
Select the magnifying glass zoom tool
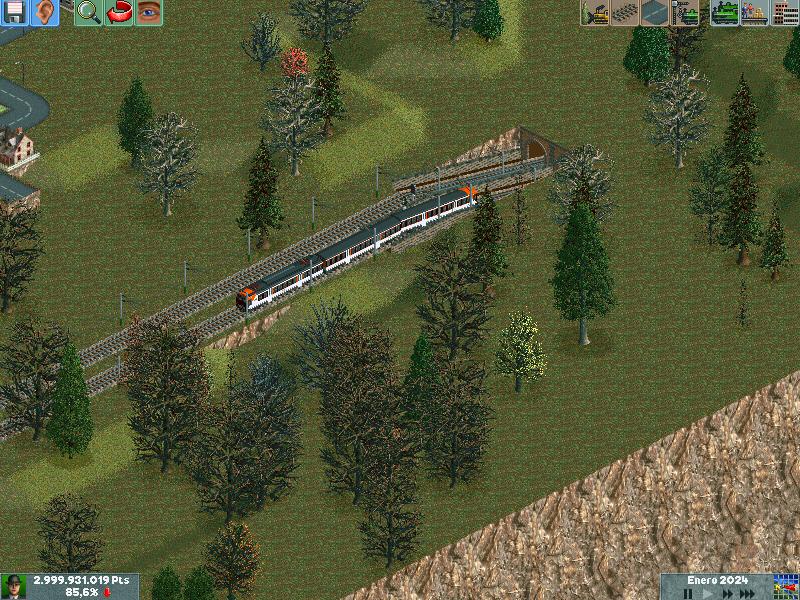pyautogui.click(x=89, y=12)
